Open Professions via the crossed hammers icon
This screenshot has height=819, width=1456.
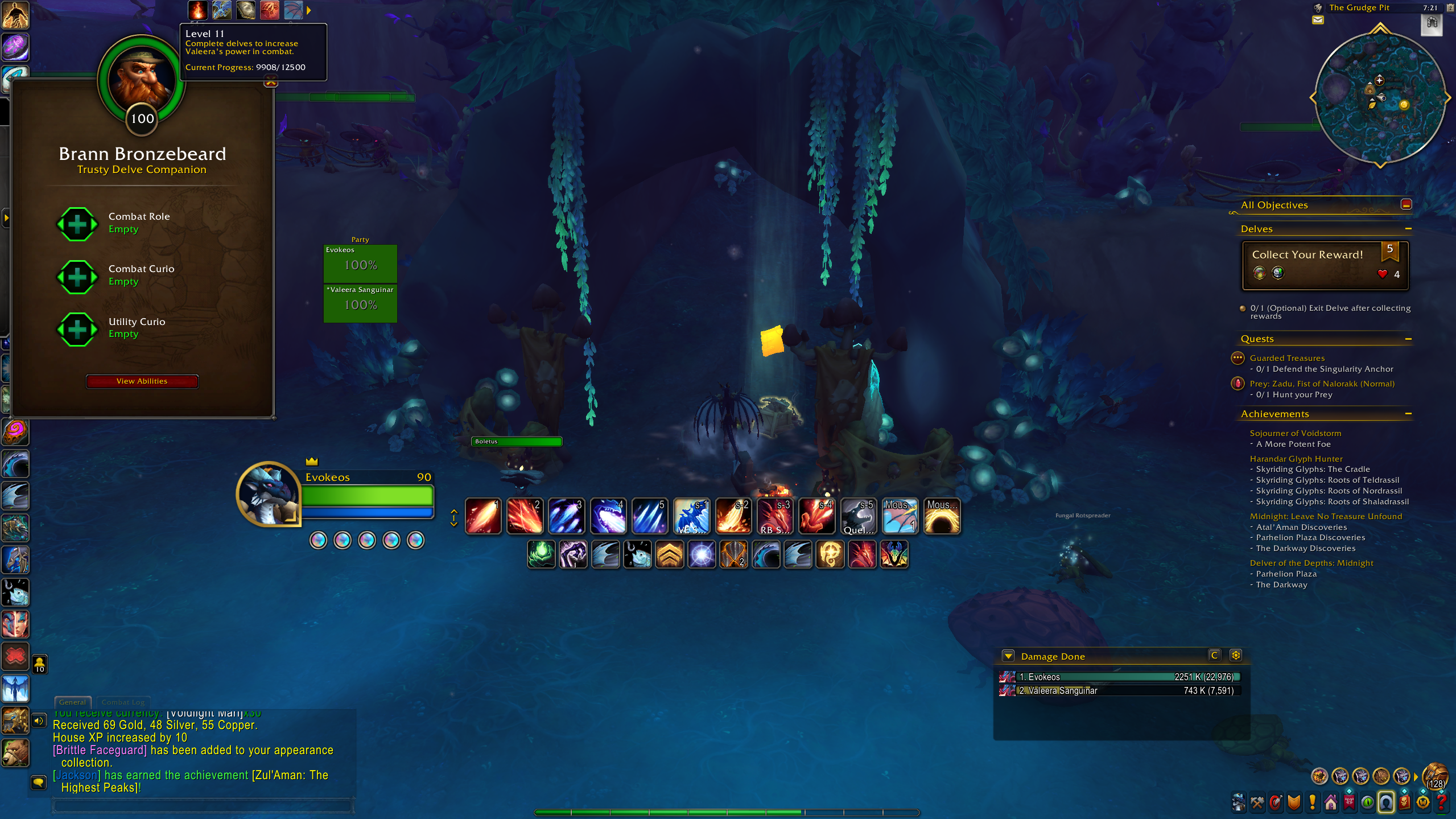pyautogui.click(x=1257, y=802)
